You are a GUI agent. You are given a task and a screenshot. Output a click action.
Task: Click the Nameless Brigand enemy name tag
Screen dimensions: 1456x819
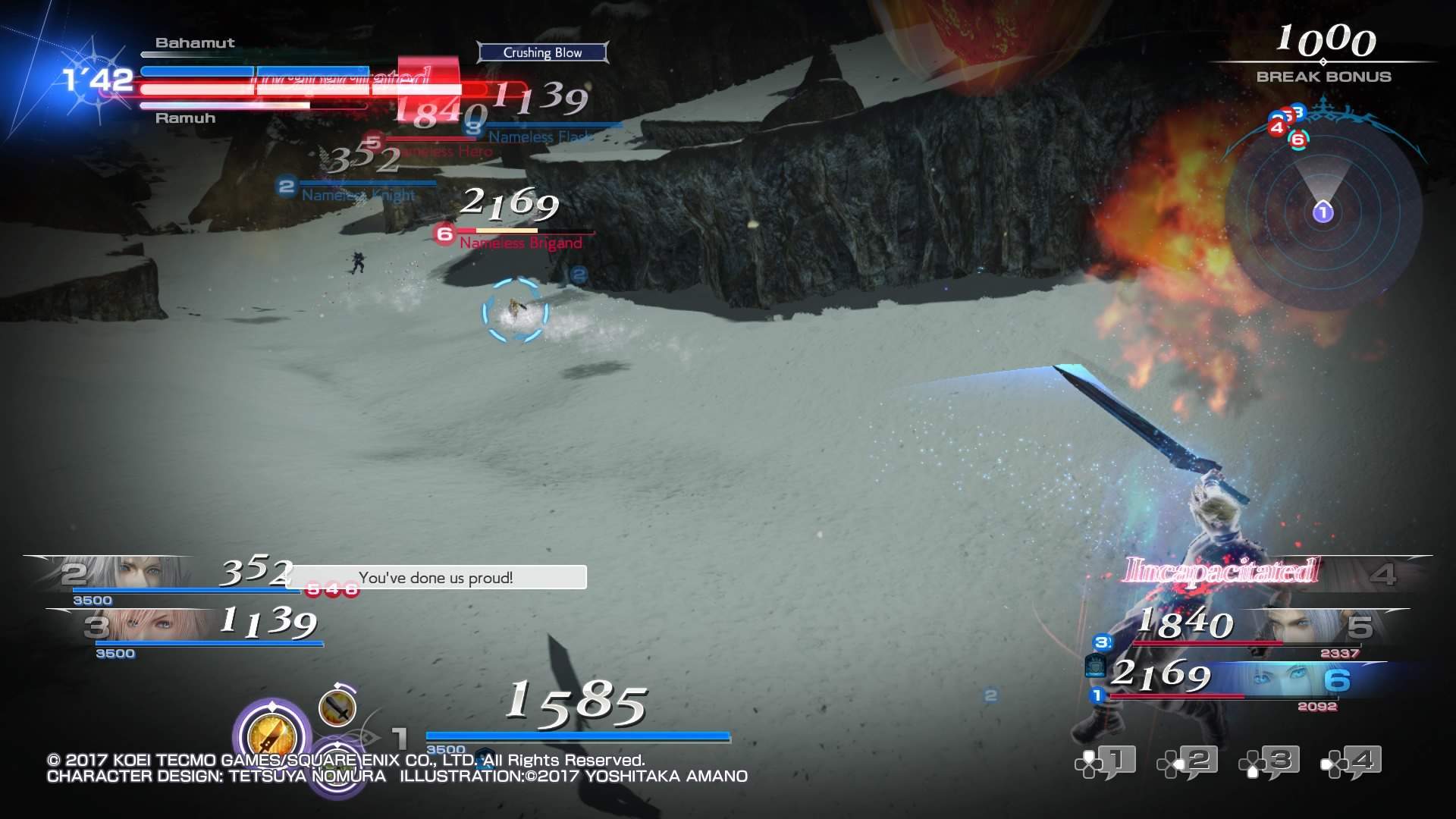[x=520, y=243]
